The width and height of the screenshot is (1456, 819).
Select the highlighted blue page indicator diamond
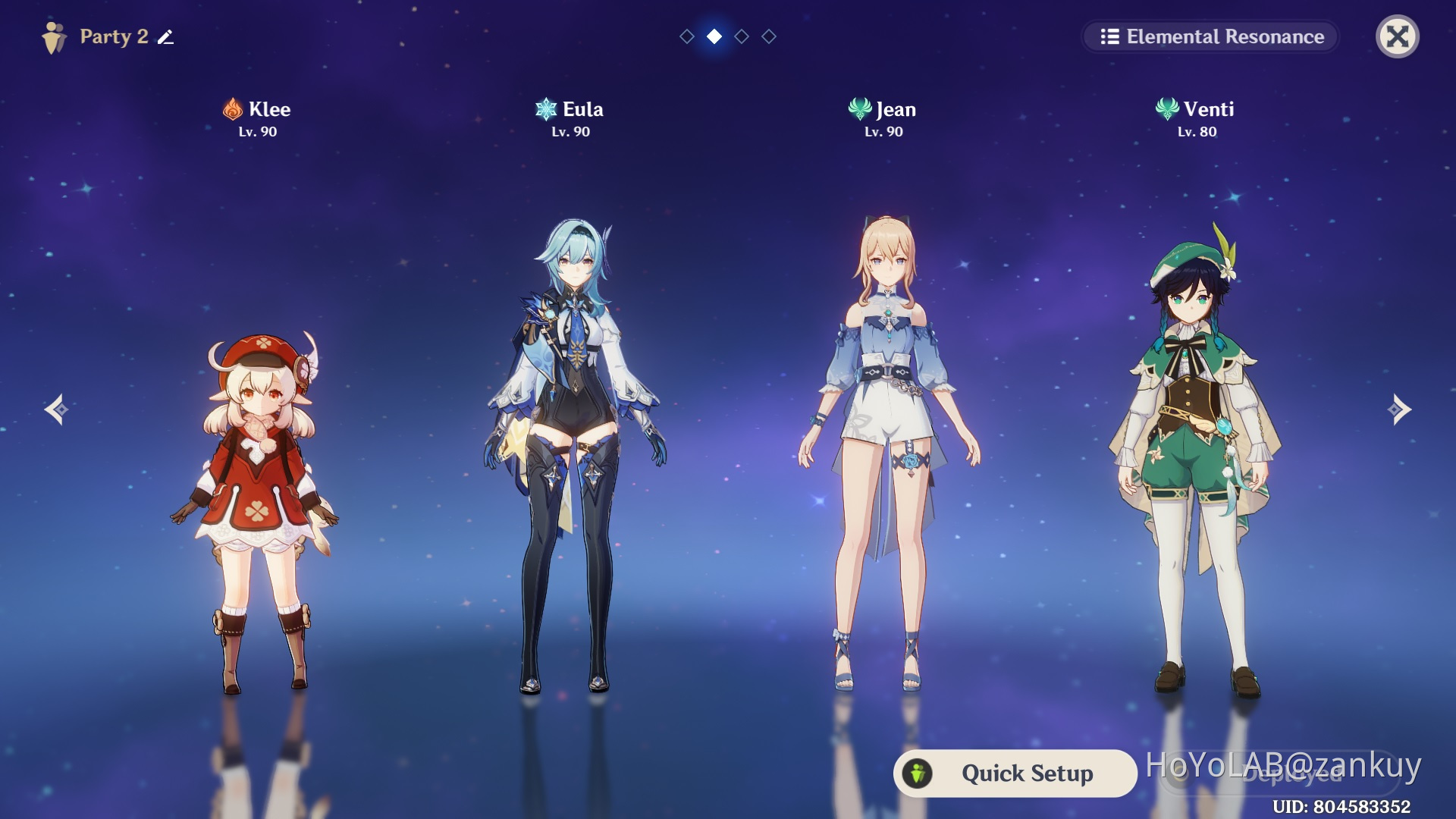[x=714, y=36]
